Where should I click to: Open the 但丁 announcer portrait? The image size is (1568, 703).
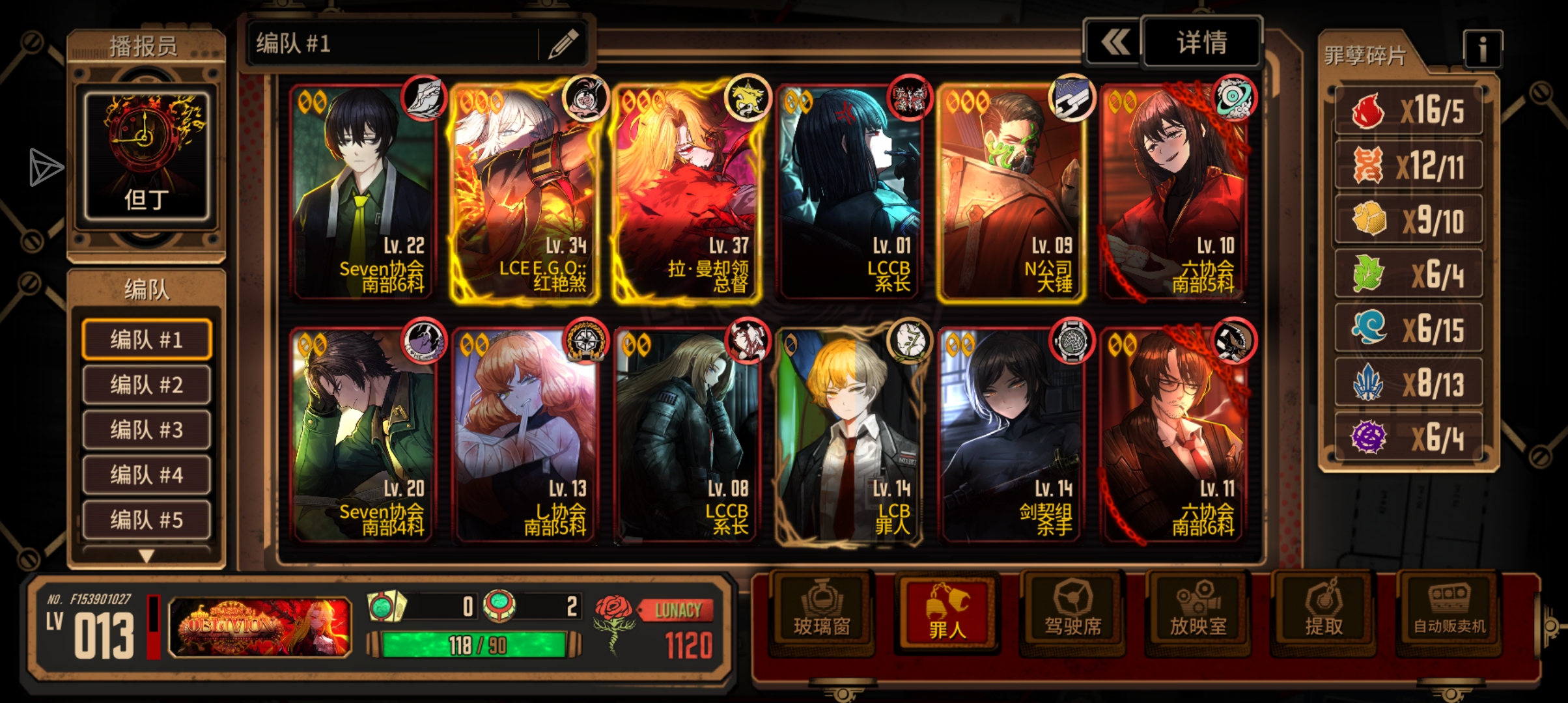click(x=147, y=156)
